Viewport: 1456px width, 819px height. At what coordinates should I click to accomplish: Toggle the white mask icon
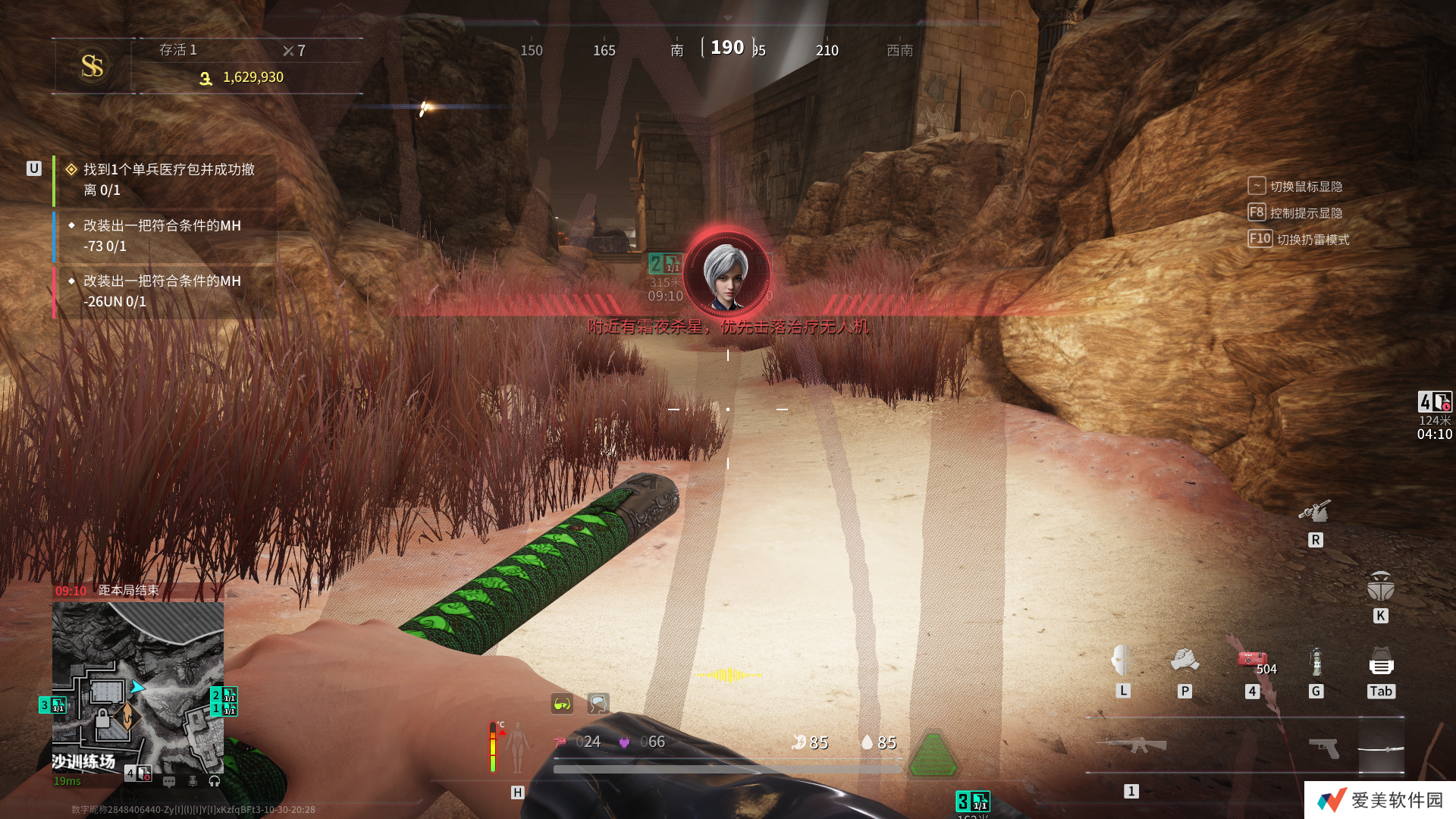1122,661
